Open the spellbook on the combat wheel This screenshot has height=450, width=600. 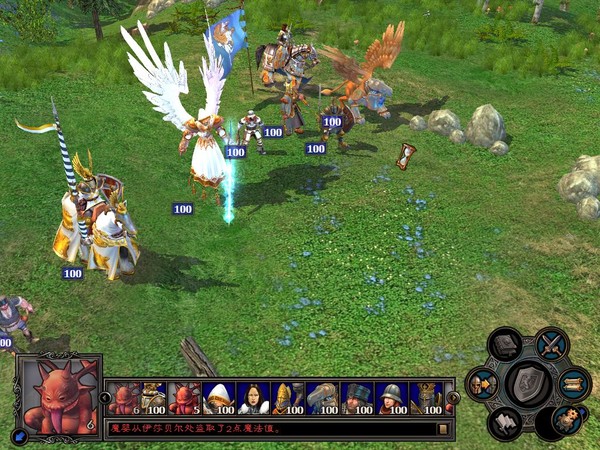(x=507, y=346)
